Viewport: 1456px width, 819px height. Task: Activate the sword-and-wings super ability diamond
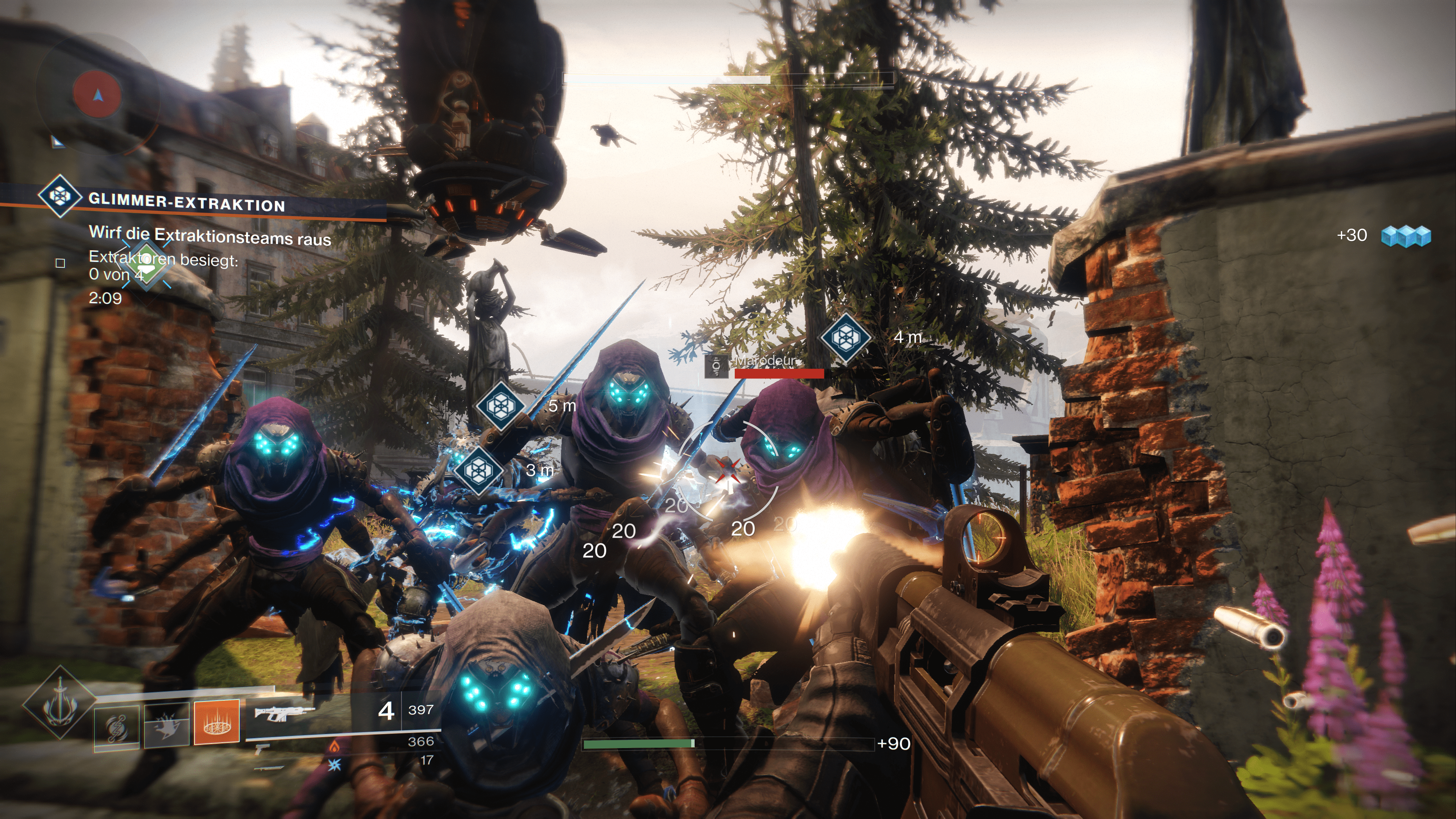[x=60, y=703]
